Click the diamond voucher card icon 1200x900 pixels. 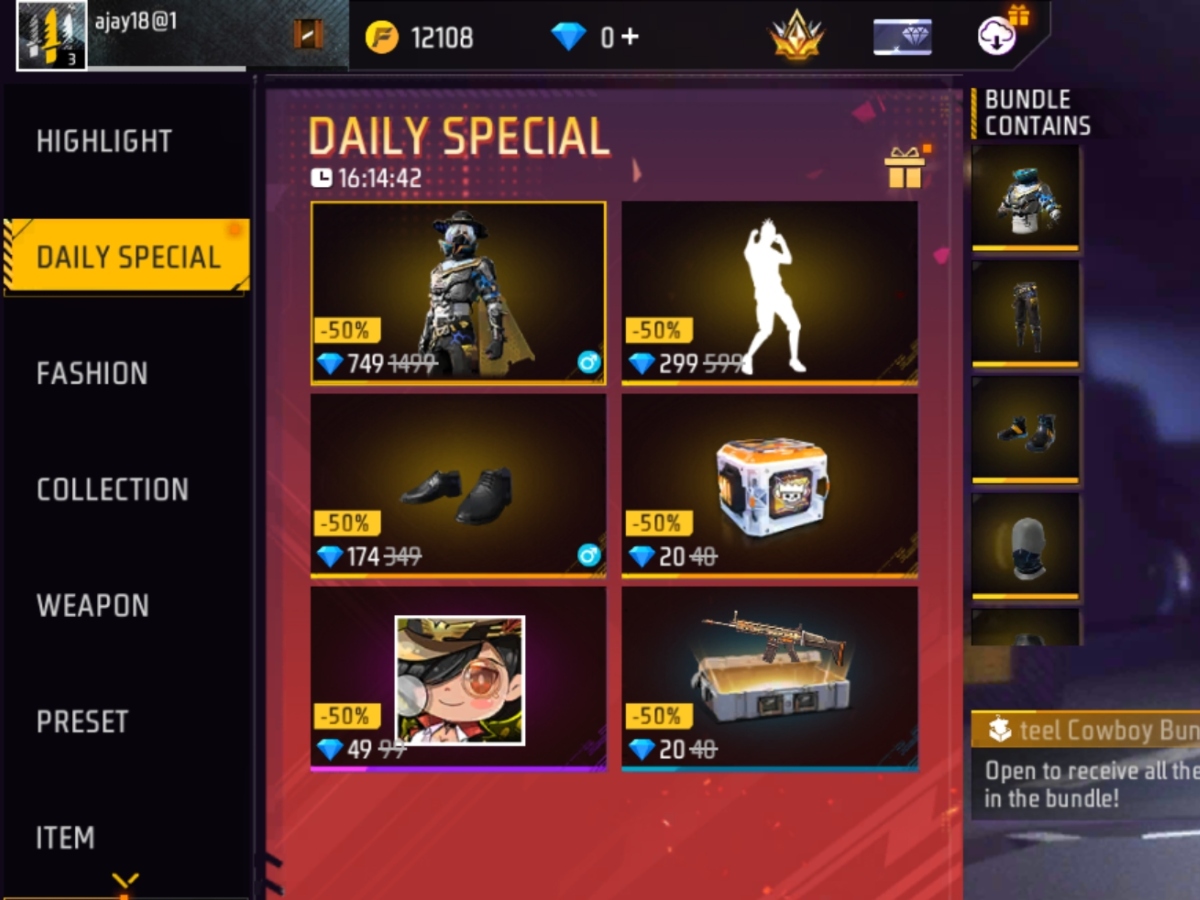click(902, 37)
